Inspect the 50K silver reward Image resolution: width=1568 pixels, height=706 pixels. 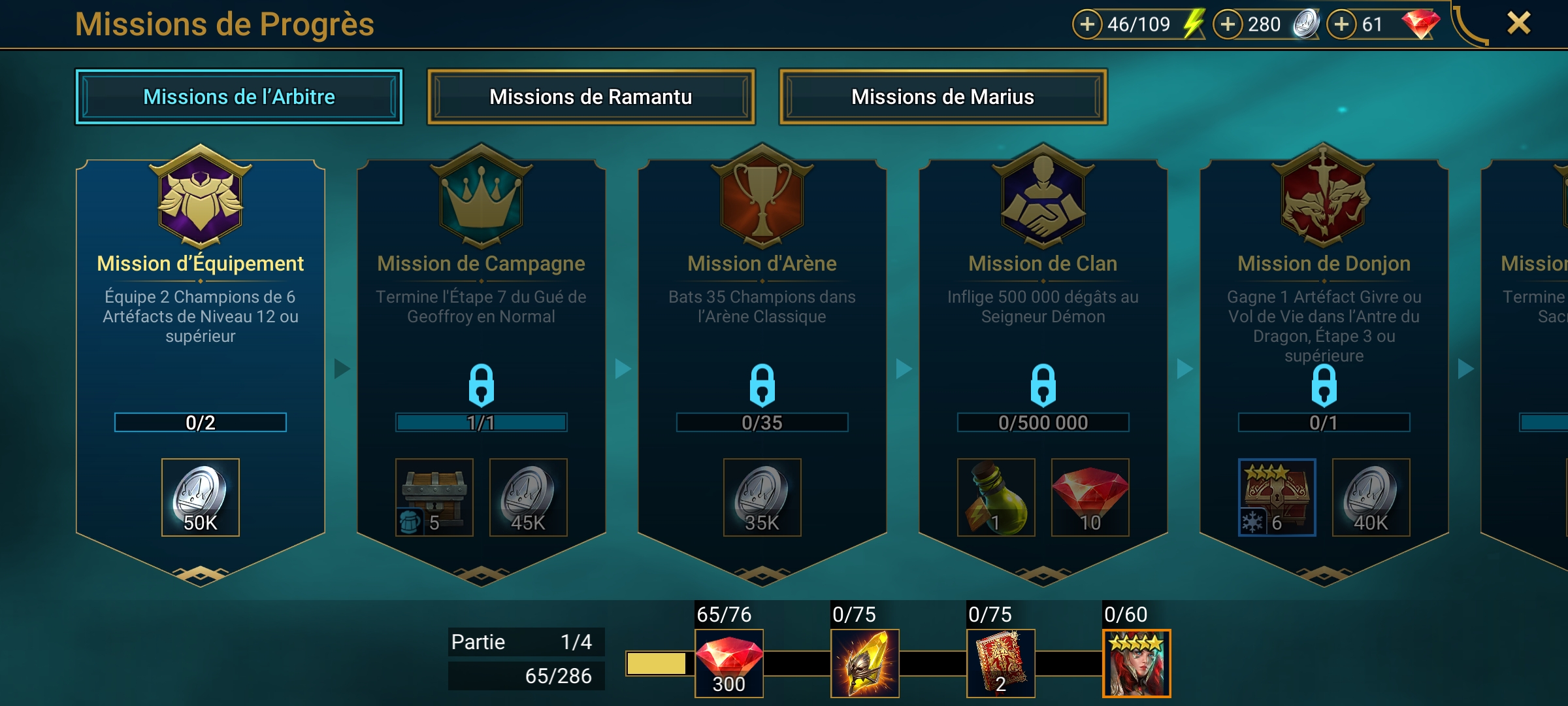coord(201,497)
